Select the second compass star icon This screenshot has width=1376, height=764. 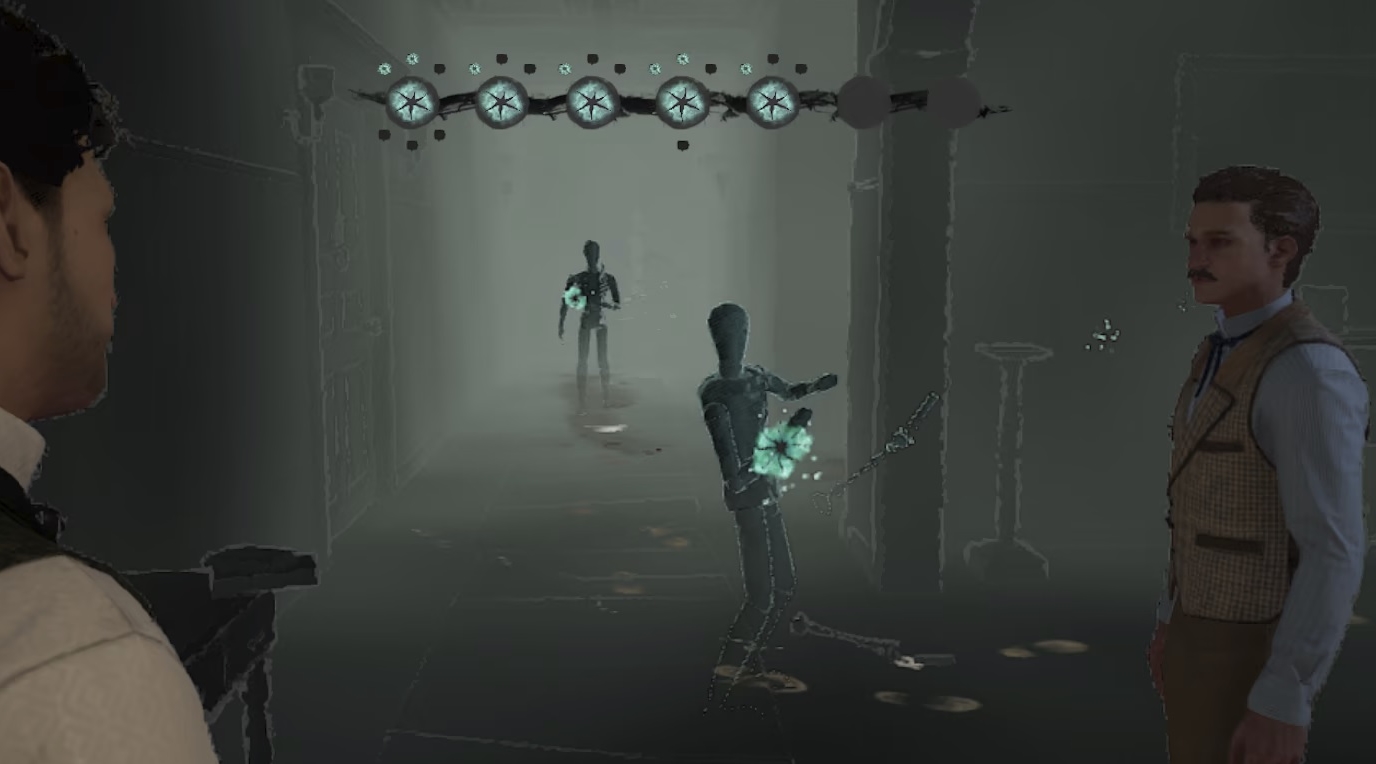[500, 101]
